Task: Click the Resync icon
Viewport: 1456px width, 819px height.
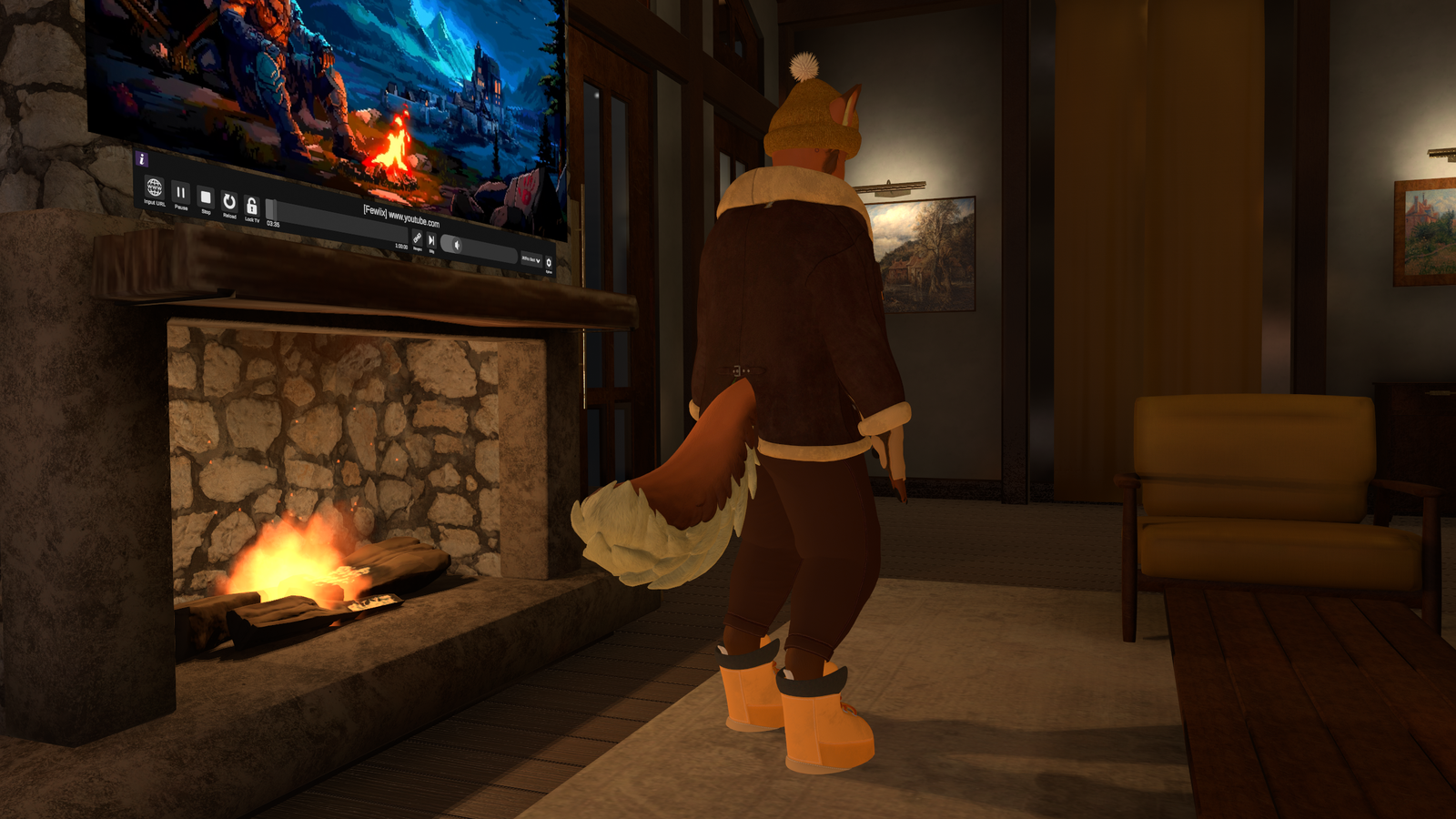Action: tap(417, 238)
